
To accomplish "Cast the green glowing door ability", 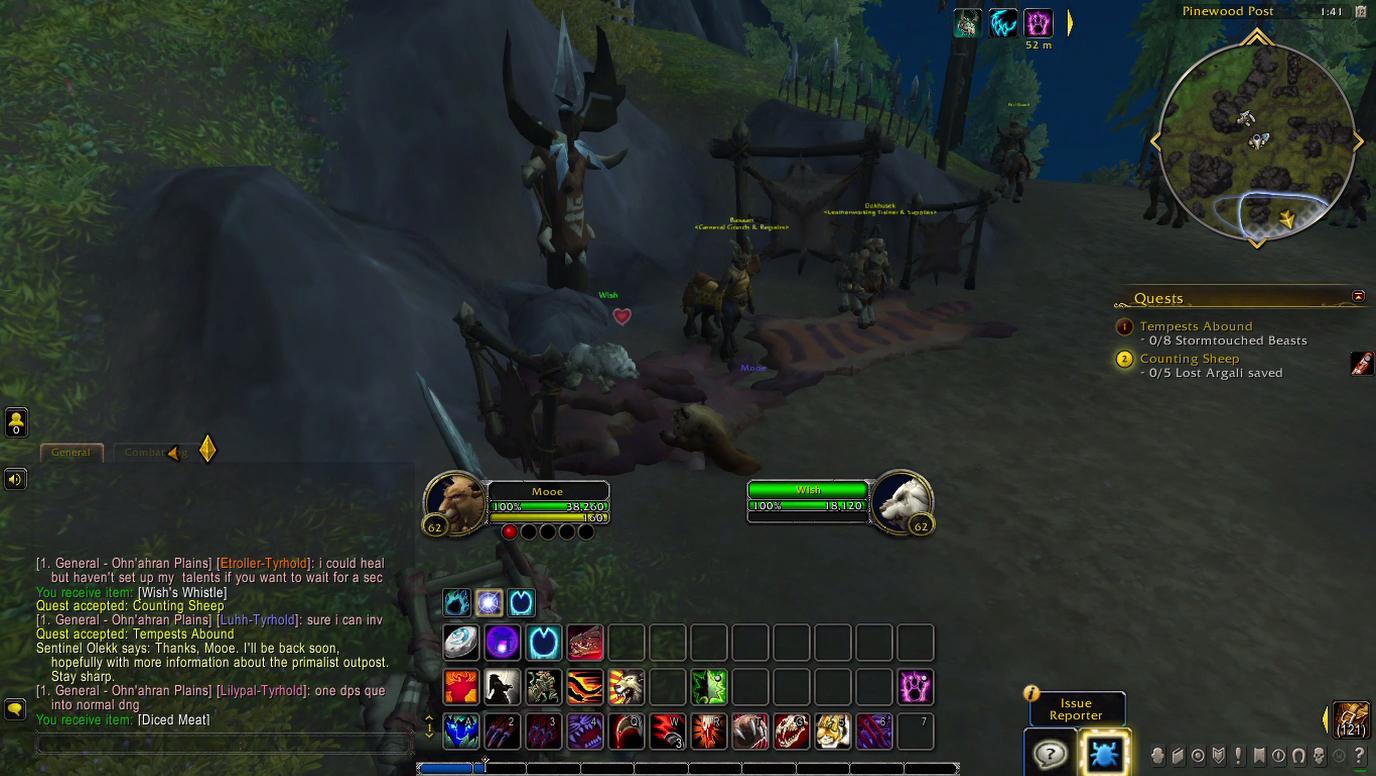I will click(x=708, y=687).
